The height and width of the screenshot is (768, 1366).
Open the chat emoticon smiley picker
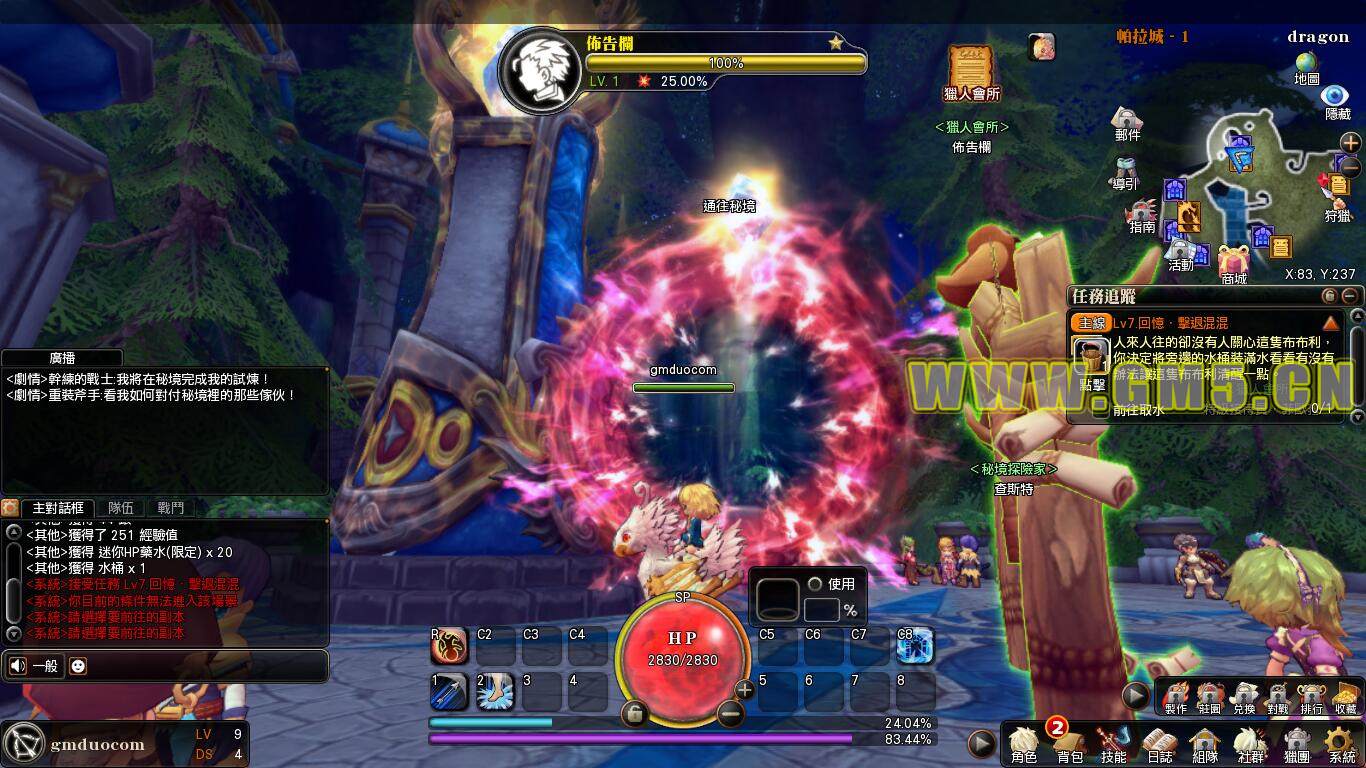click(x=78, y=666)
